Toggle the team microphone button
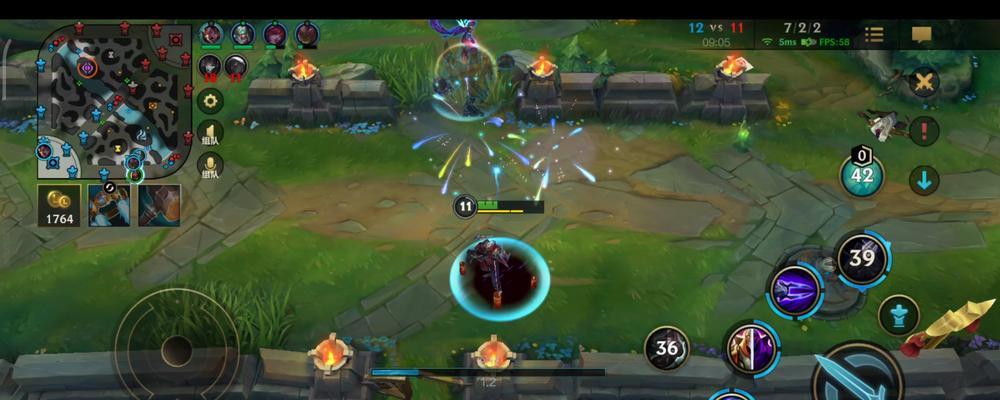Viewport: 1000px width, 400px height. coord(210,165)
